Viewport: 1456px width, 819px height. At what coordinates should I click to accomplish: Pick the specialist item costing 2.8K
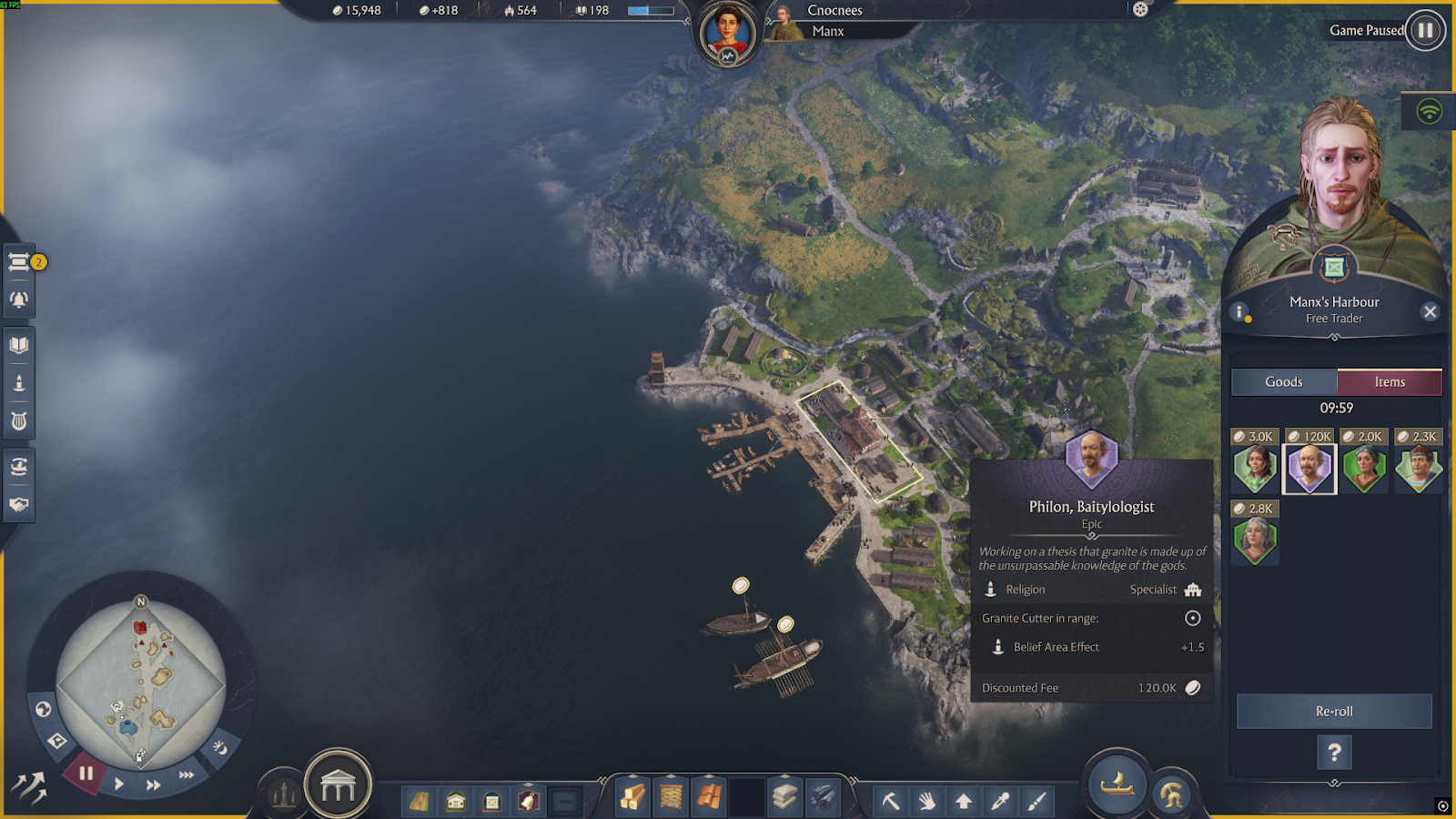[x=1255, y=541]
